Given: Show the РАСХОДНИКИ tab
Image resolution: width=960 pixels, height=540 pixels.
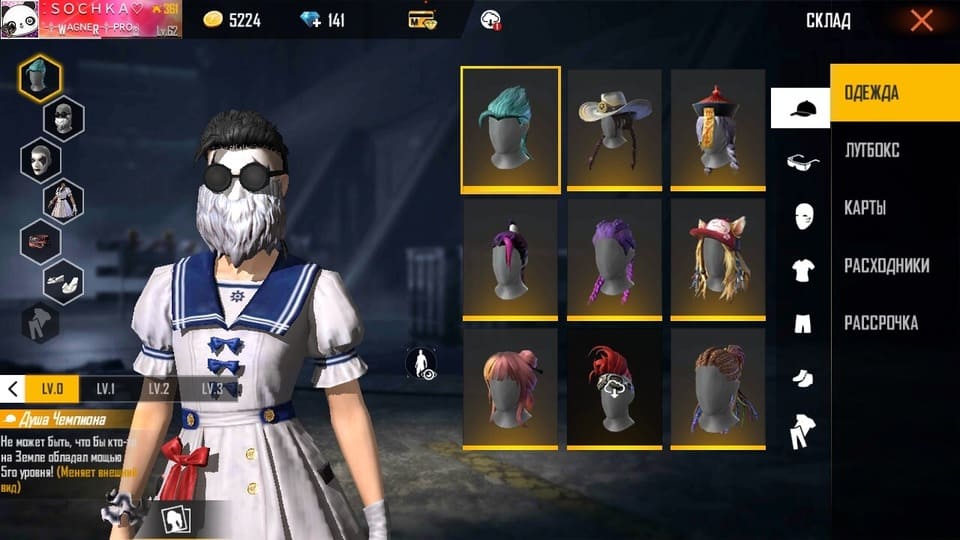Looking at the screenshot, I should pyautogui.click(x=886, y=266).
